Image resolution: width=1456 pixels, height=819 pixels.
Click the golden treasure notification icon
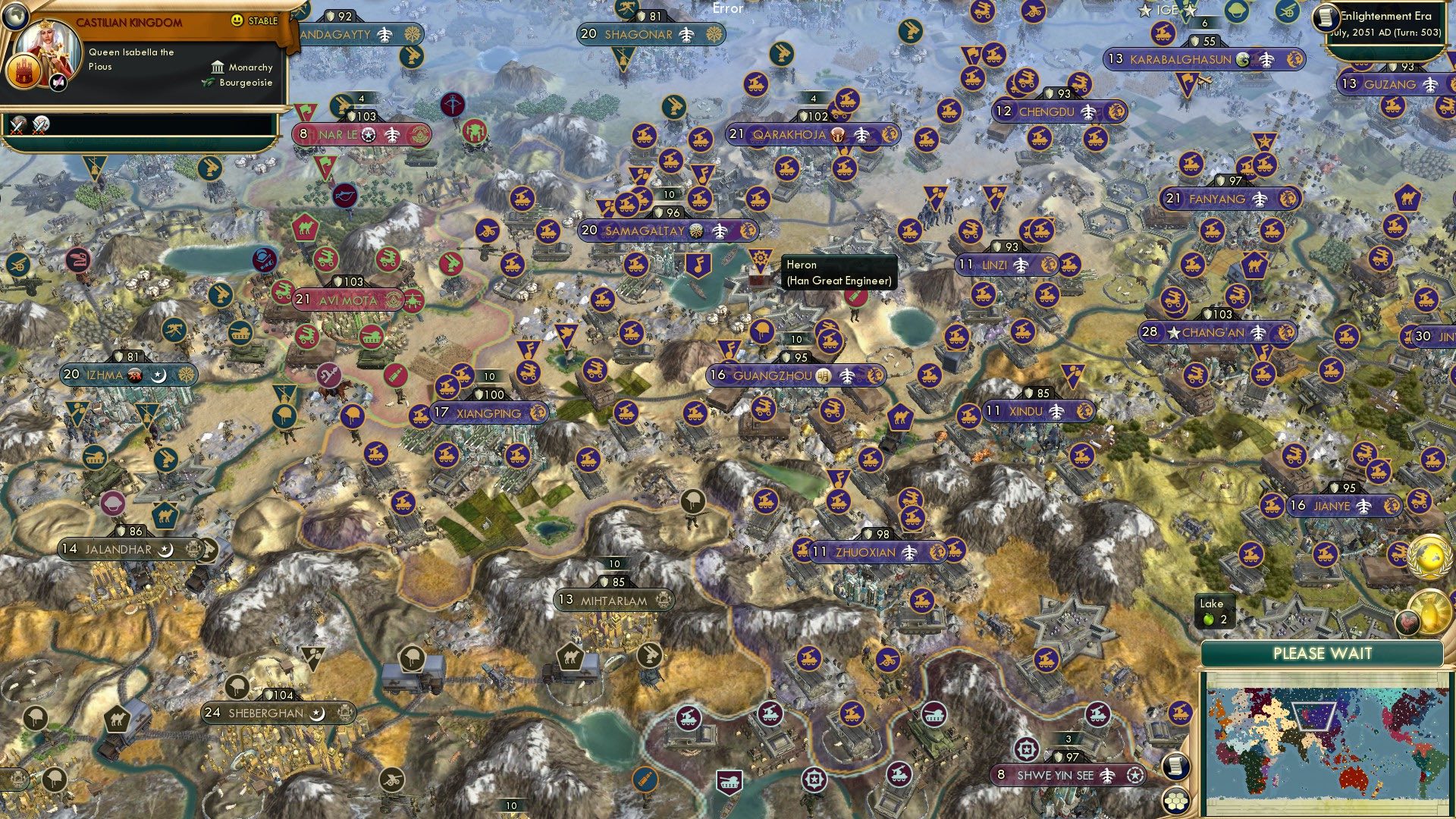(x=1431, y=612)
